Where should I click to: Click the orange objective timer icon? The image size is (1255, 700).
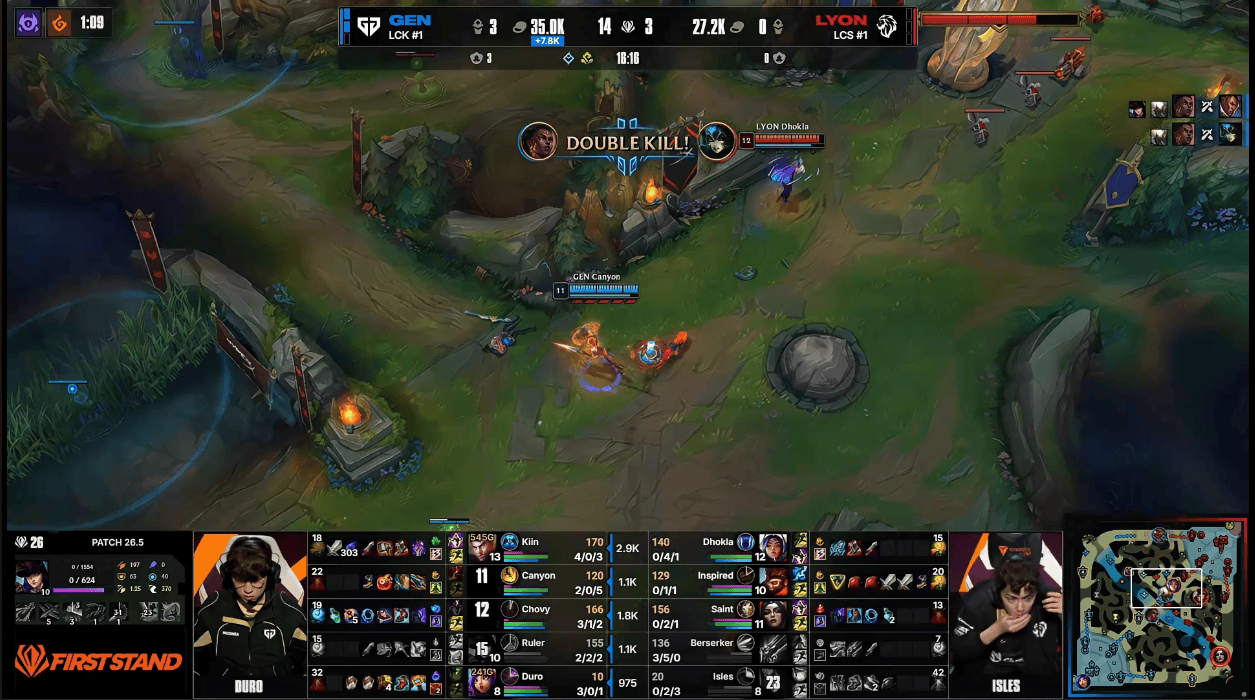(x=59, y=22)
